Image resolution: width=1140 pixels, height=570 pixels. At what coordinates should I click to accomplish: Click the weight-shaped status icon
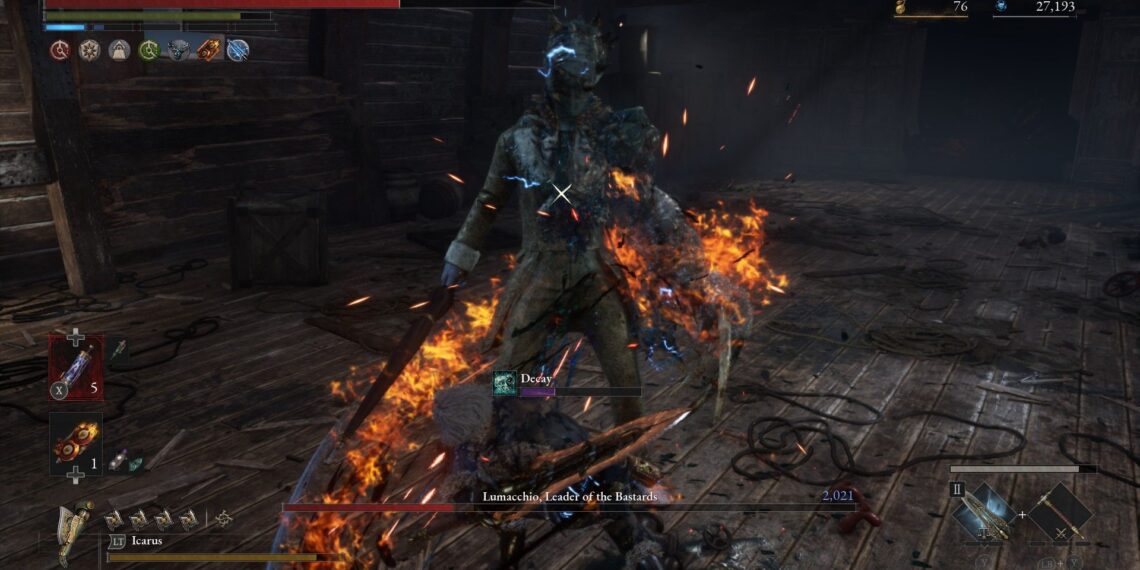tap(120, 50)
